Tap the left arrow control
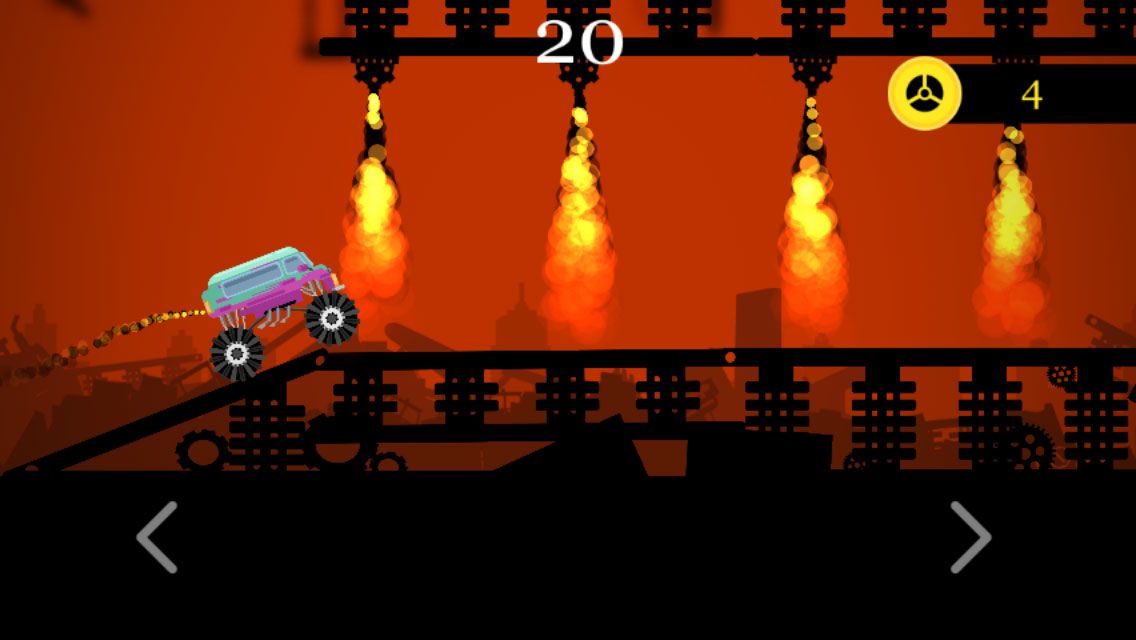1136x640 pixels. 157,537
